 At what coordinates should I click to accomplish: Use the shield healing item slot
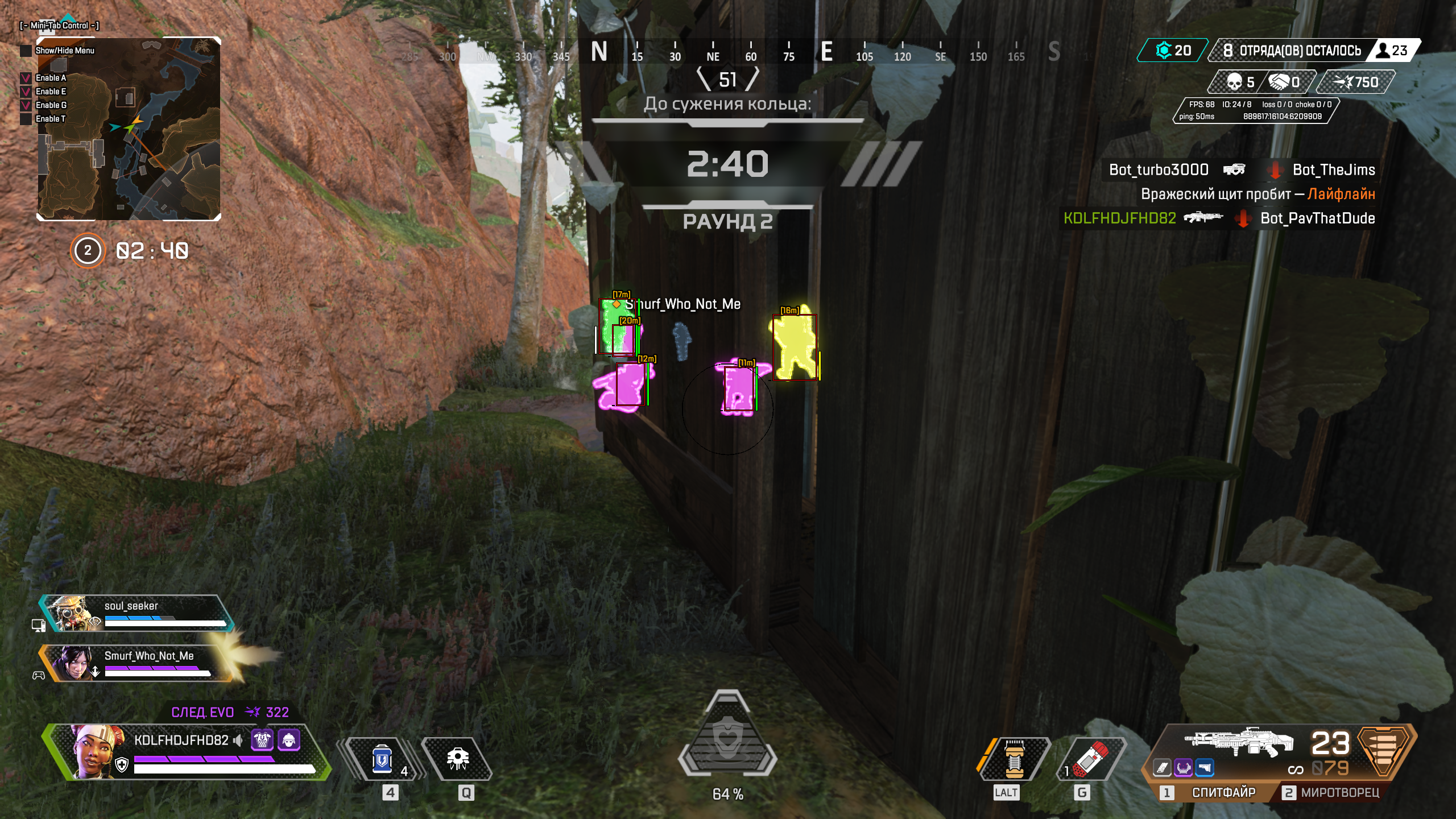coord(383,759)
